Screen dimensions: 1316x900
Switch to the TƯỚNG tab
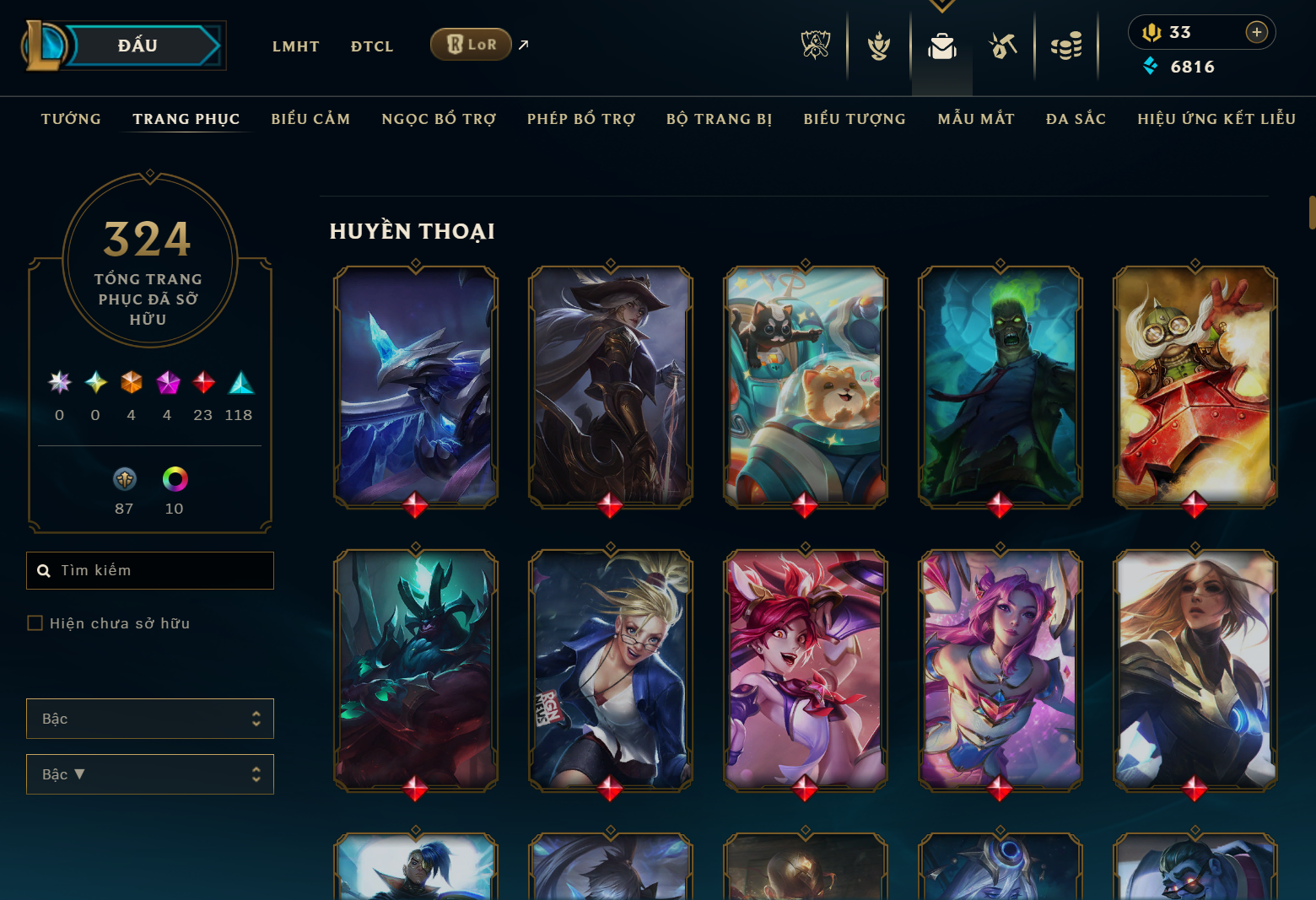(x=71, y=119)
